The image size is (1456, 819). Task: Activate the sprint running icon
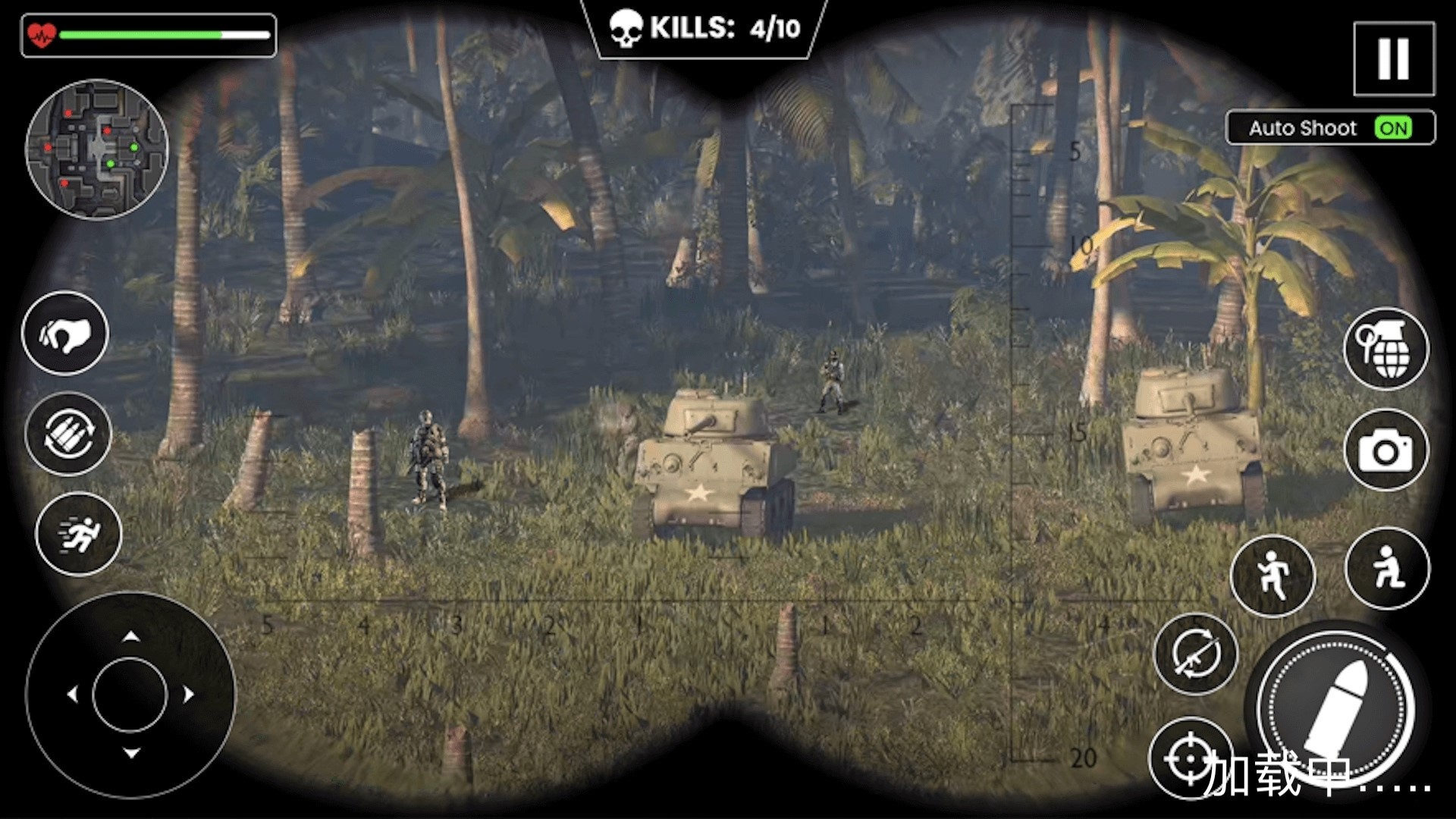point(78,534)
